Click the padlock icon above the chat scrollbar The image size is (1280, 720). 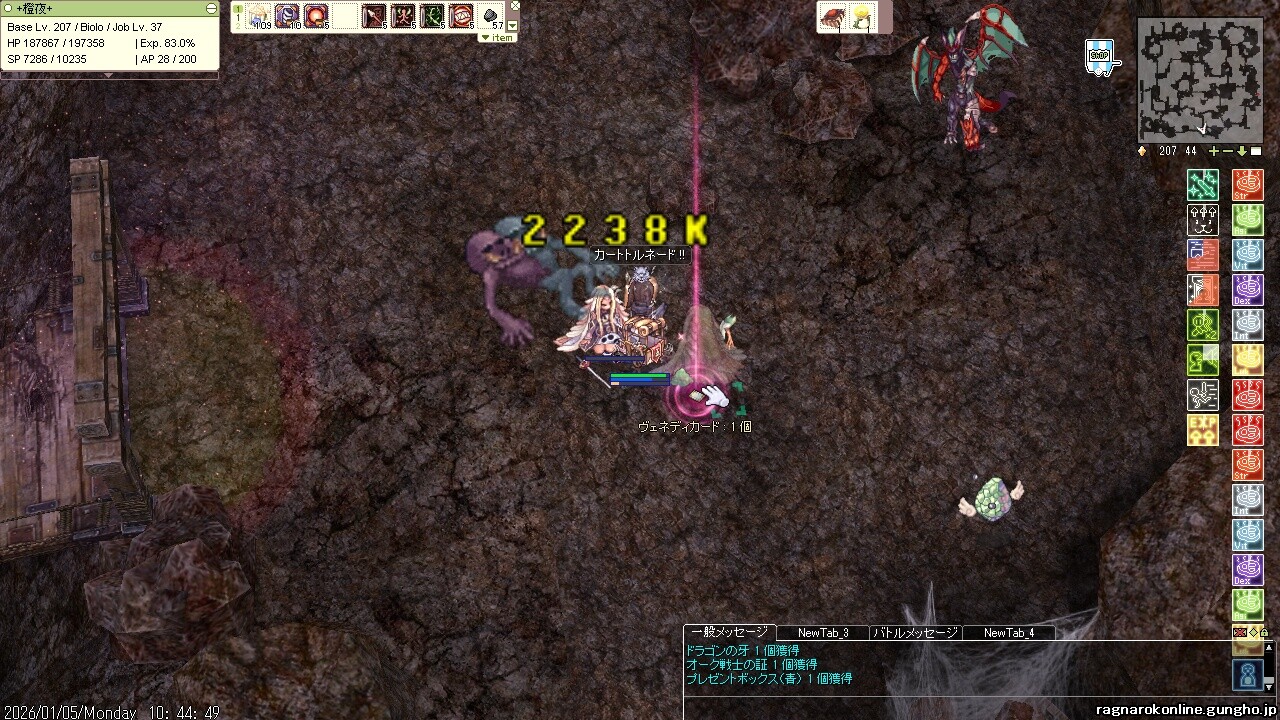1264,633
